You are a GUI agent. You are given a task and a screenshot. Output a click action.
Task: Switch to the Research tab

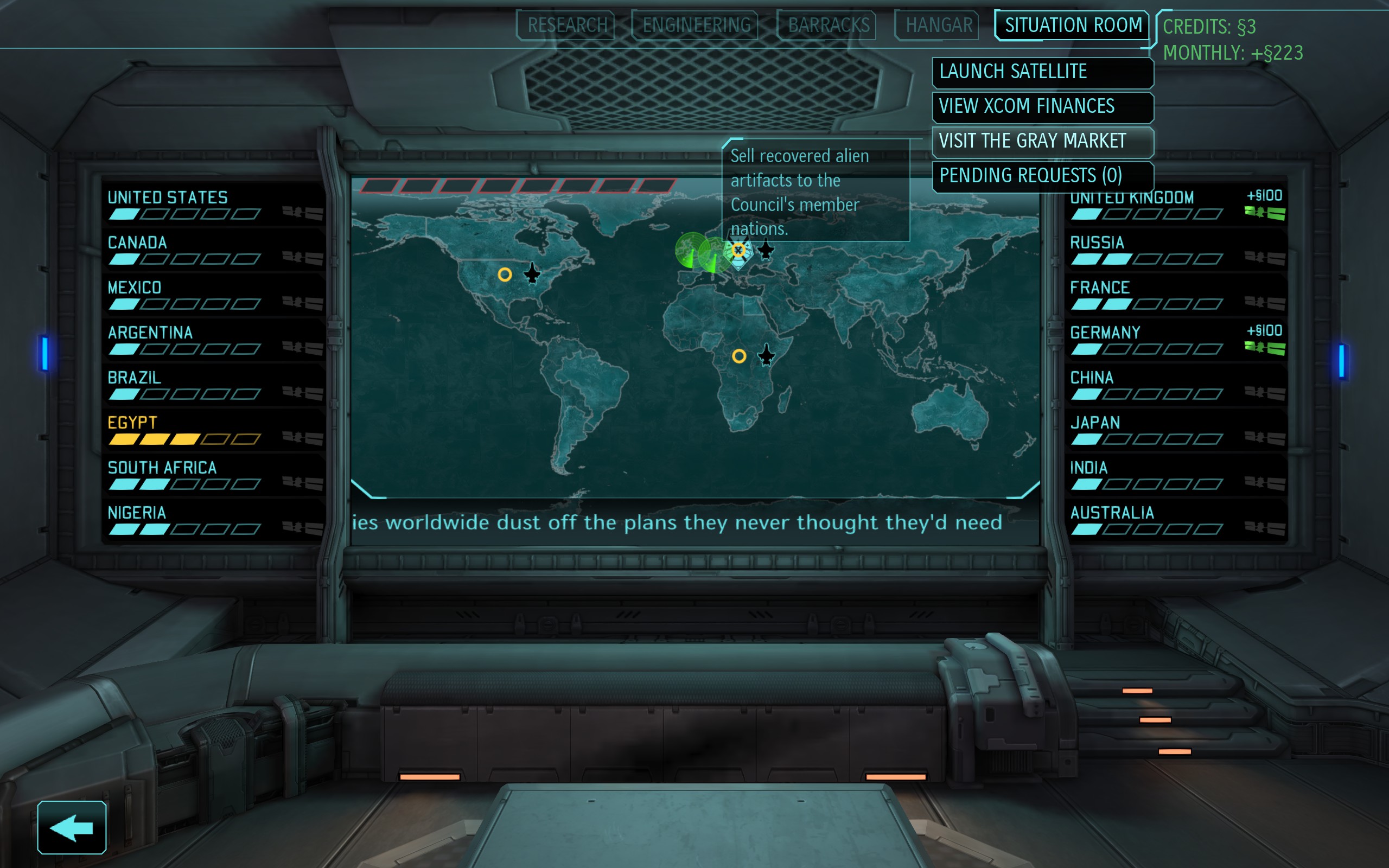(x=566, y=25)
